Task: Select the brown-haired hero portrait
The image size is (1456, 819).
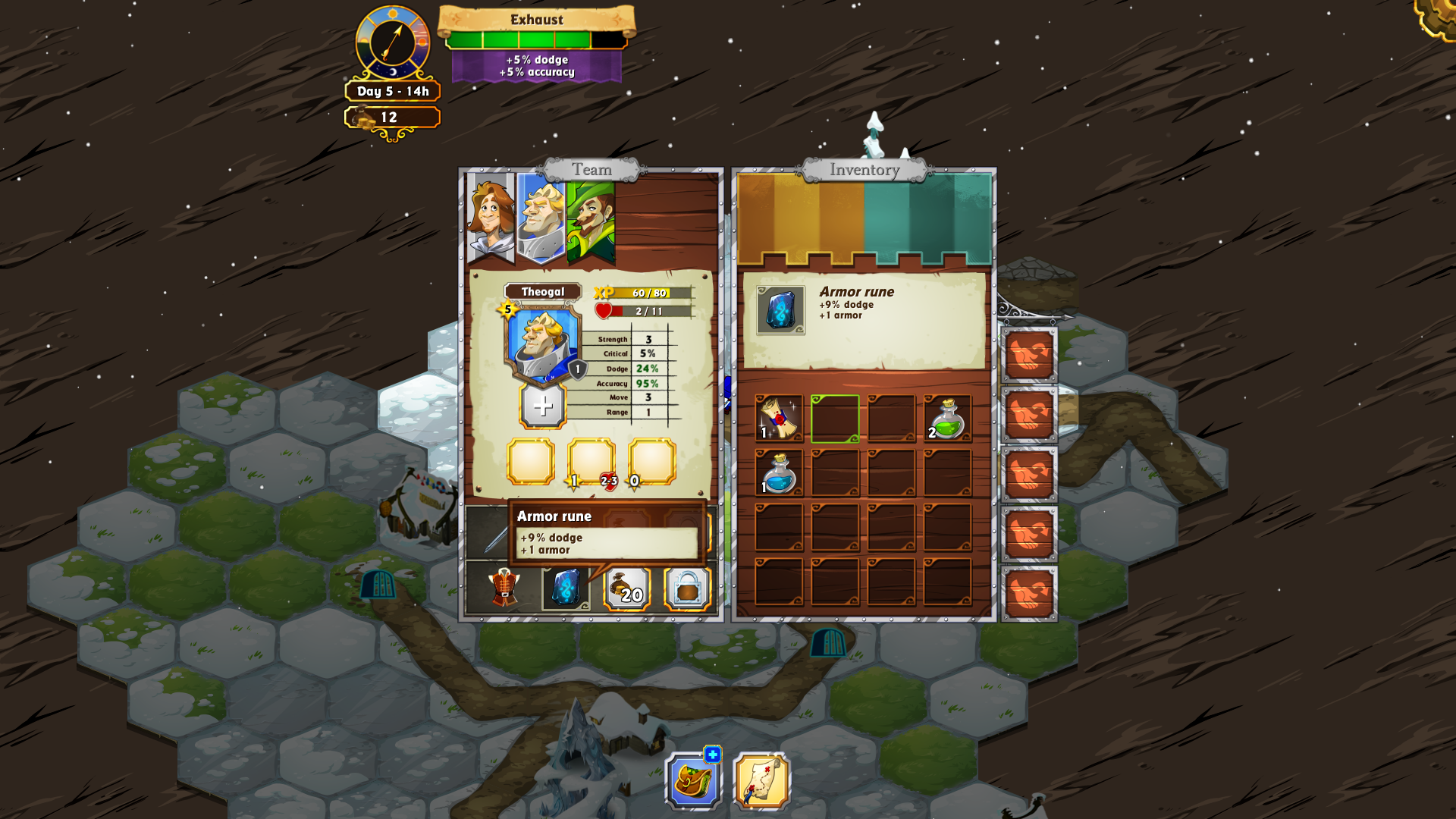Action: pyautogui.click(x=490, y=216)
